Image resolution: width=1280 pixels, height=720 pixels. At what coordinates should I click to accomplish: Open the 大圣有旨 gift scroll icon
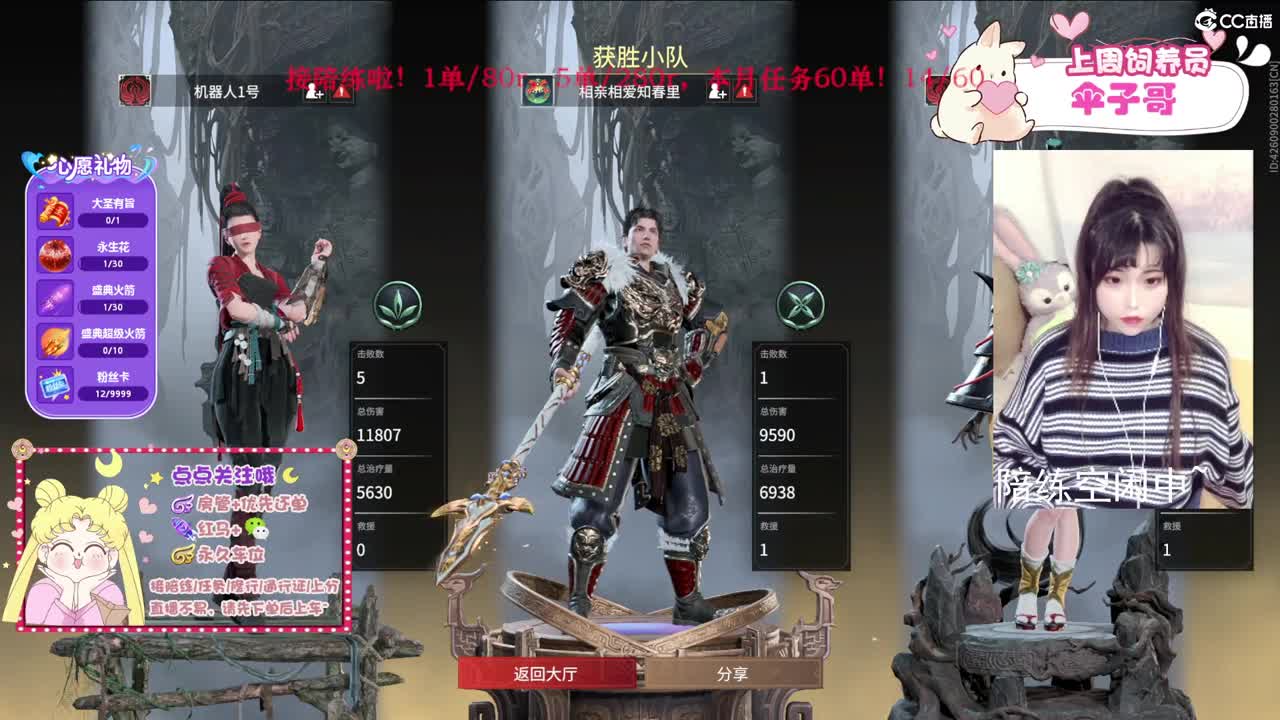53,212
